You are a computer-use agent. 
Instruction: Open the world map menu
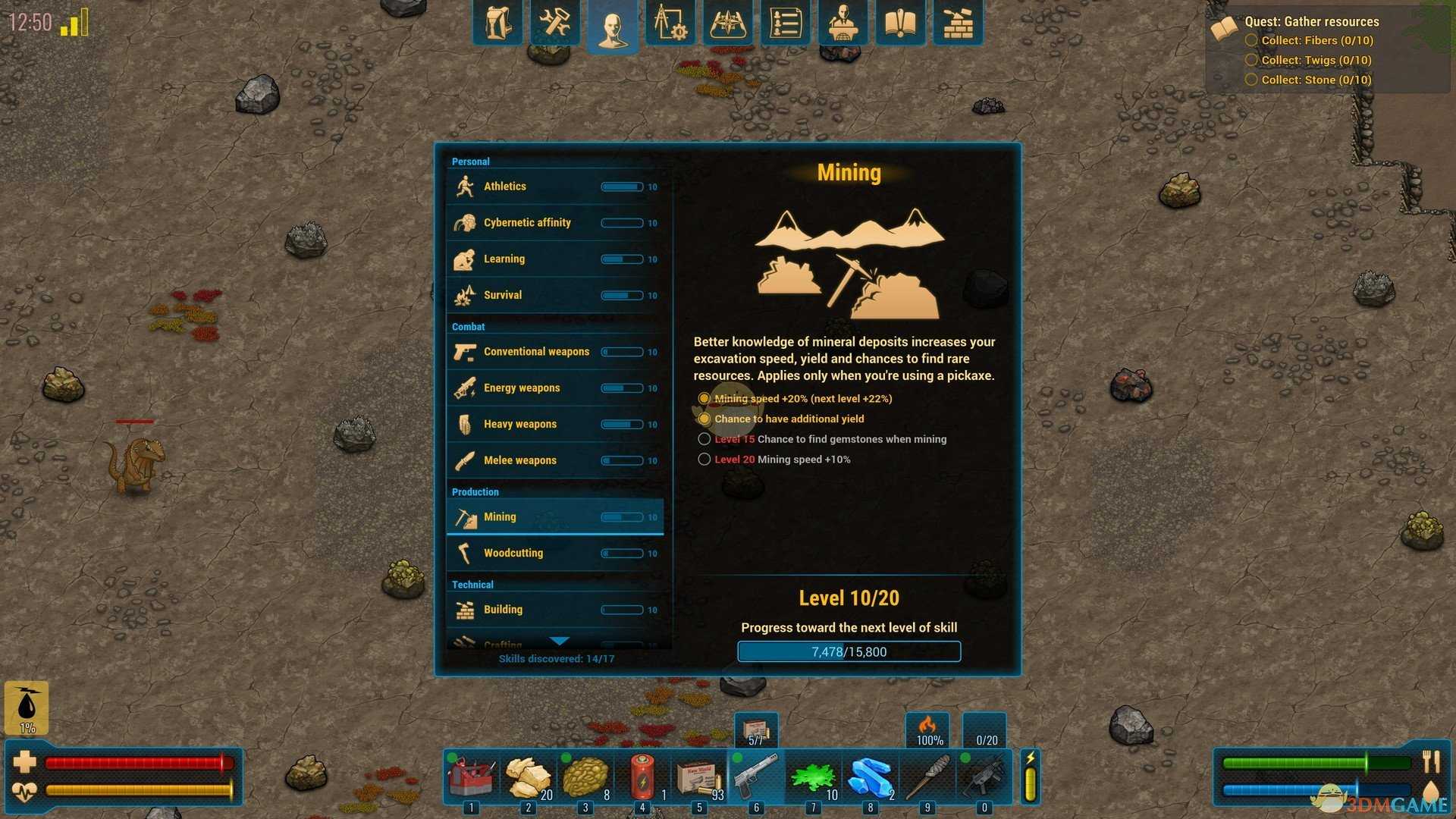pos(728,24)
